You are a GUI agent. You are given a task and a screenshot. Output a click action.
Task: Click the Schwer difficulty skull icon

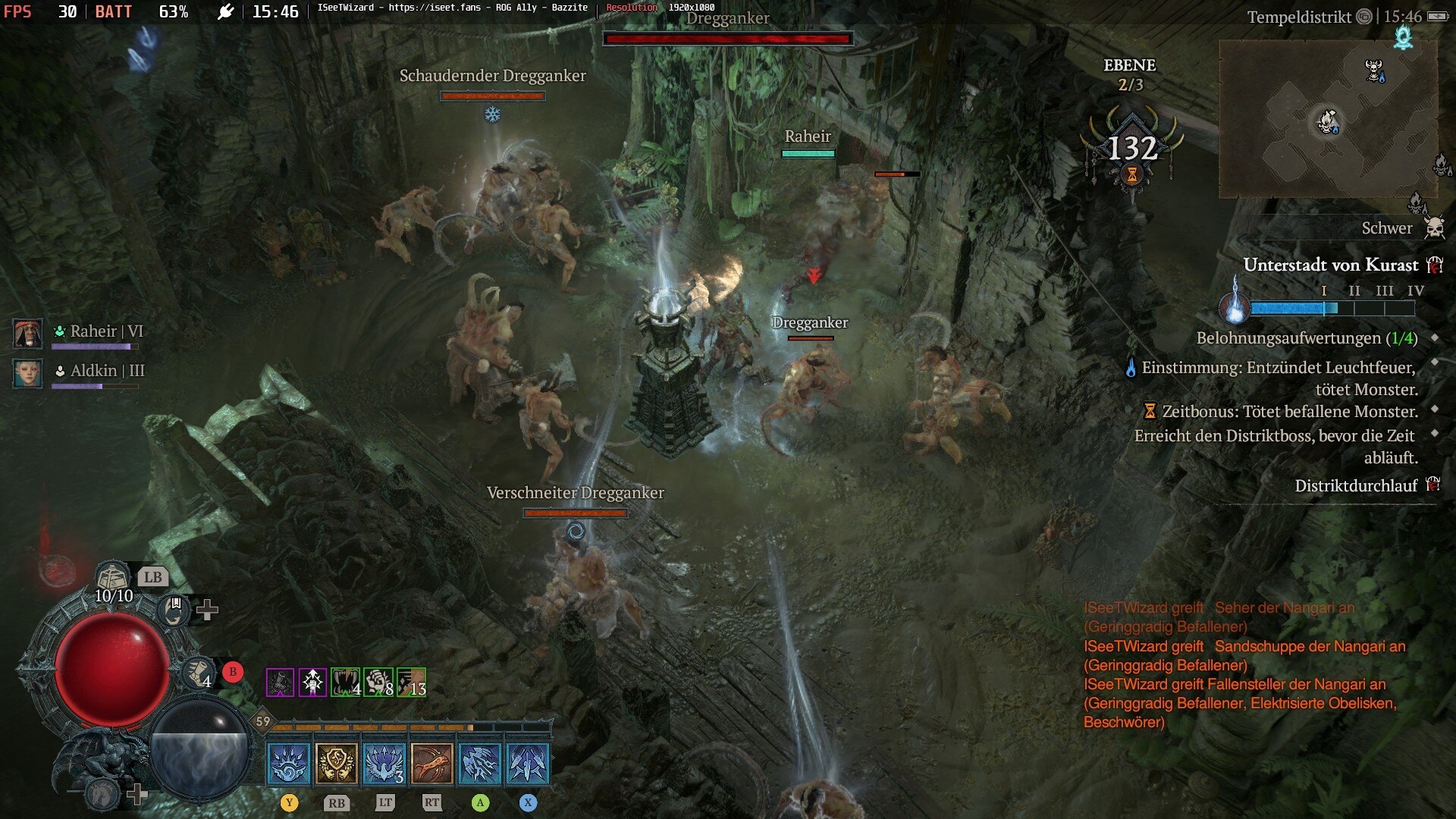[1434, 227]
